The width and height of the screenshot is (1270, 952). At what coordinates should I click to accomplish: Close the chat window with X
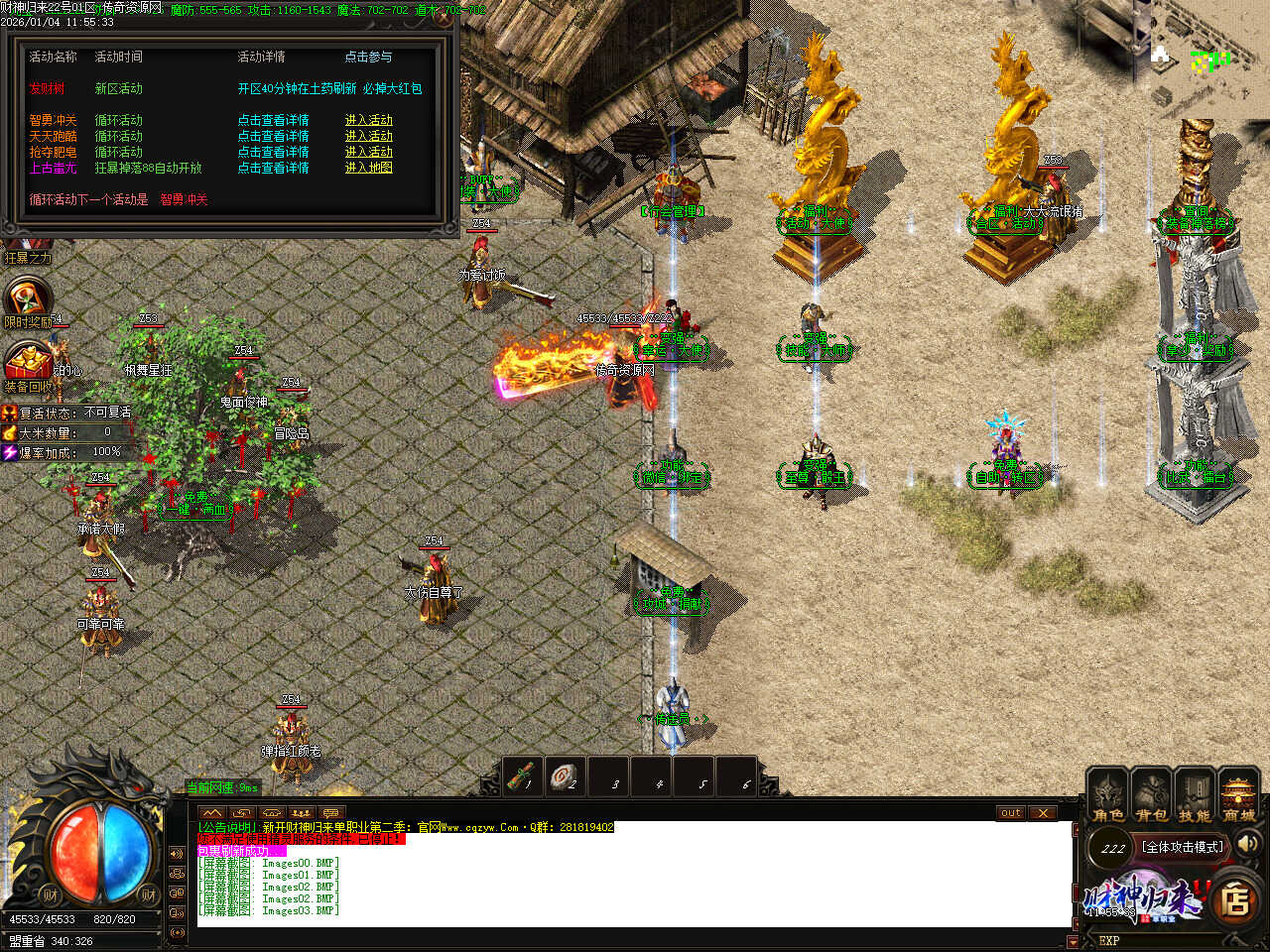tap(1042, 812)
